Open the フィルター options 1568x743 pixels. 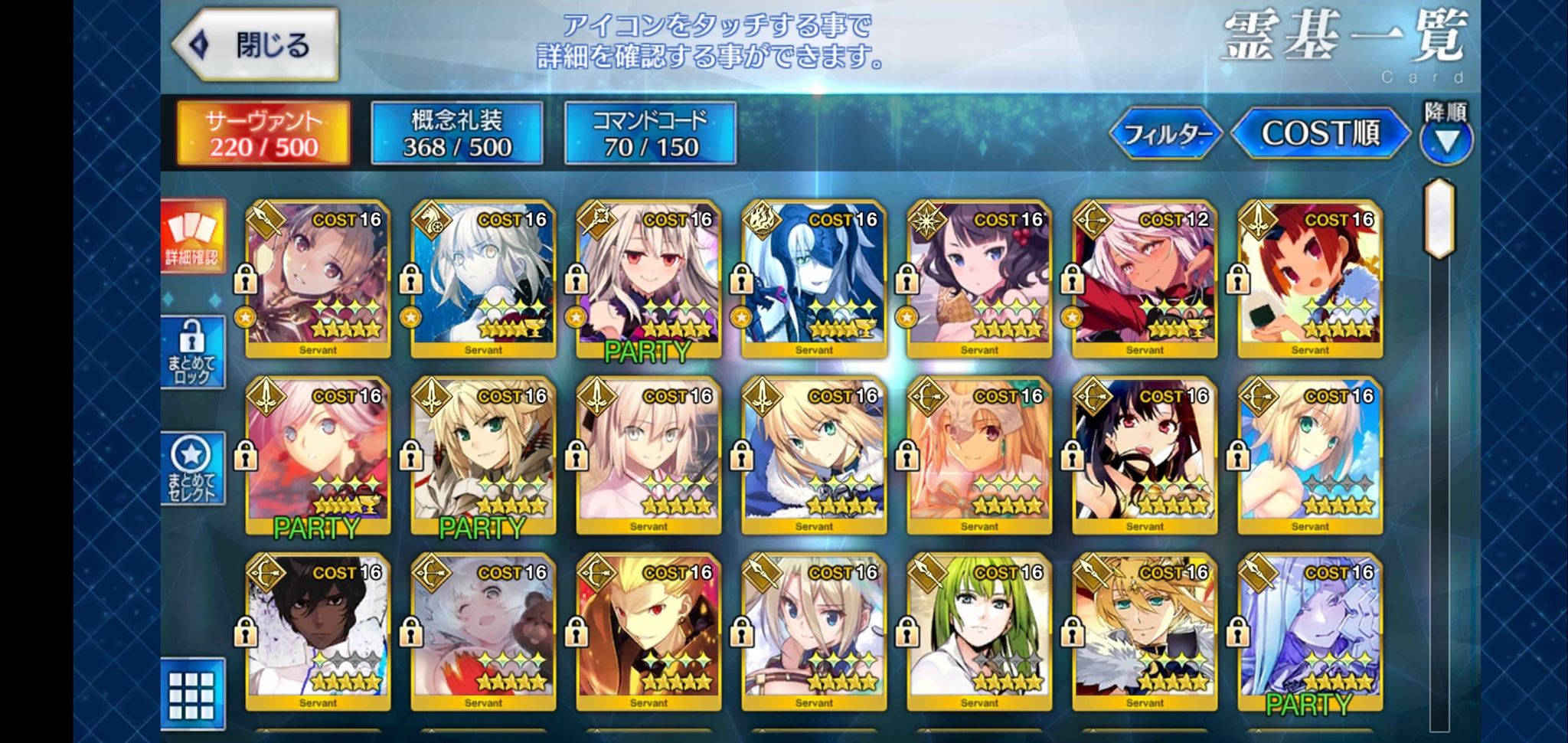(x=1166, y=134)
